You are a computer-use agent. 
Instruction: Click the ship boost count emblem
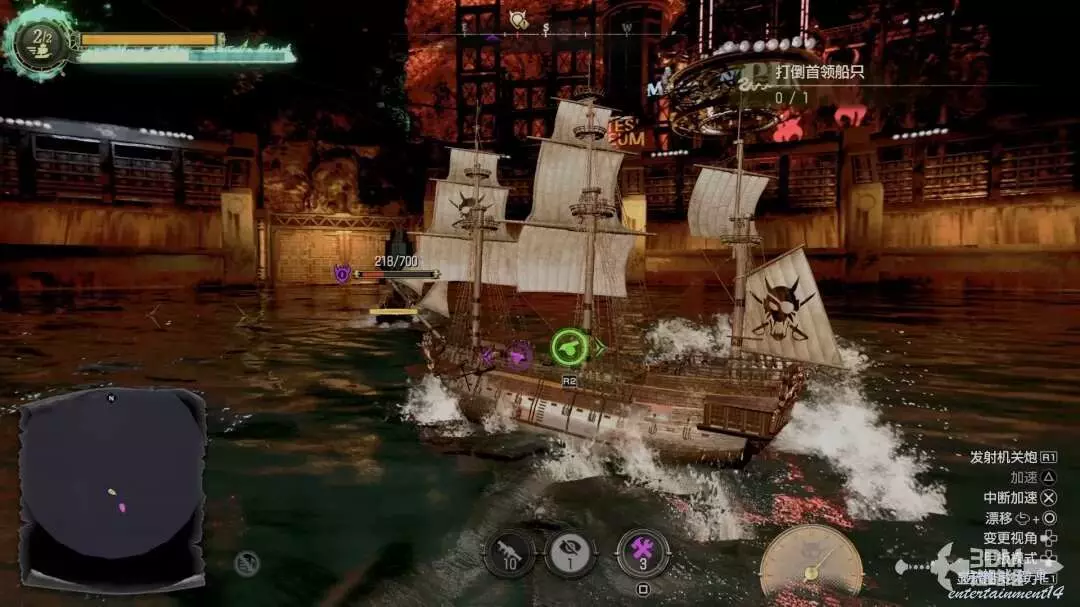pyautogui.click(x=39, y=41)
